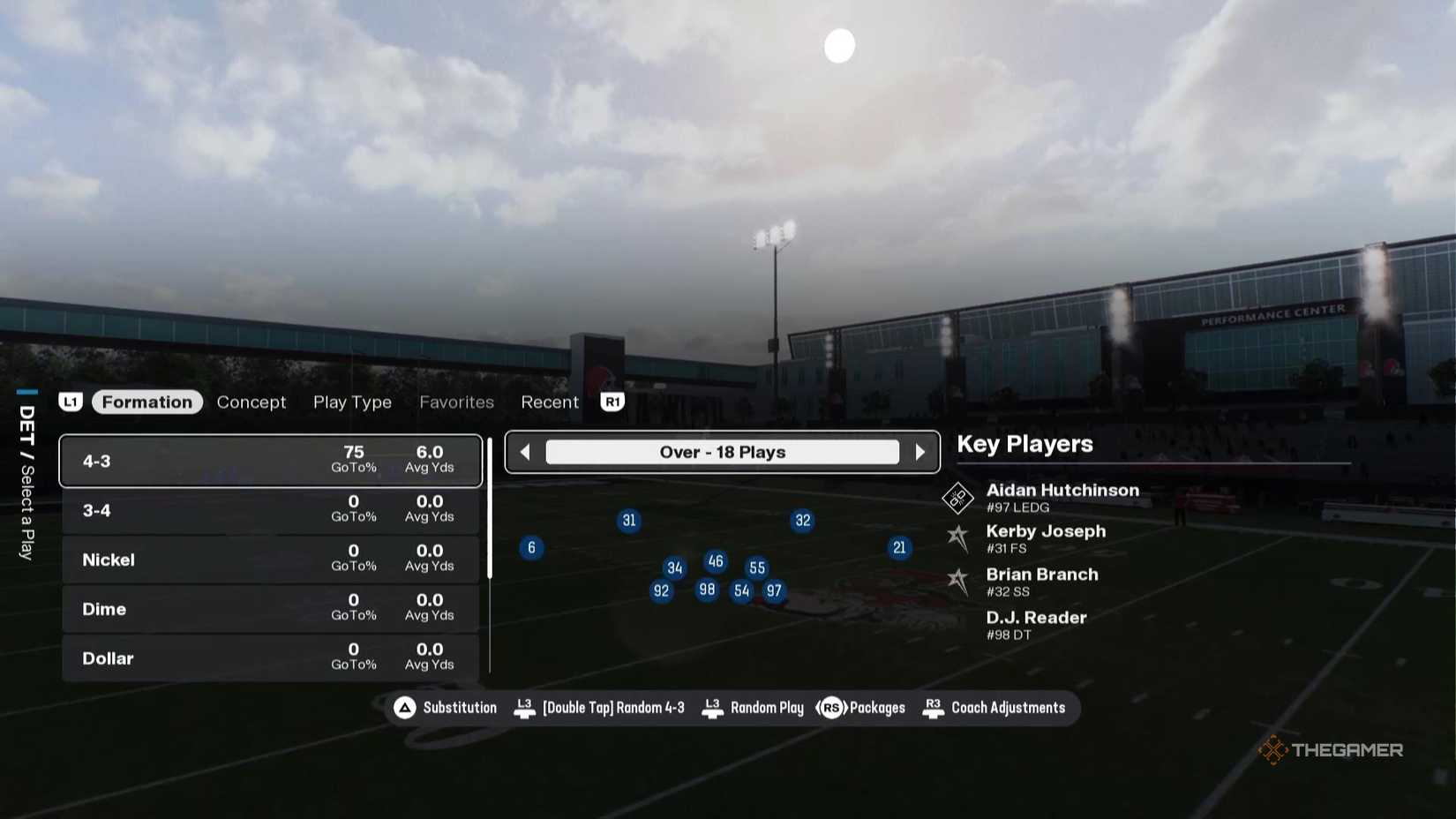
Task: Click the R1 bumper icon after Recent
Action: pyautogui.click(x=612, y=402)
